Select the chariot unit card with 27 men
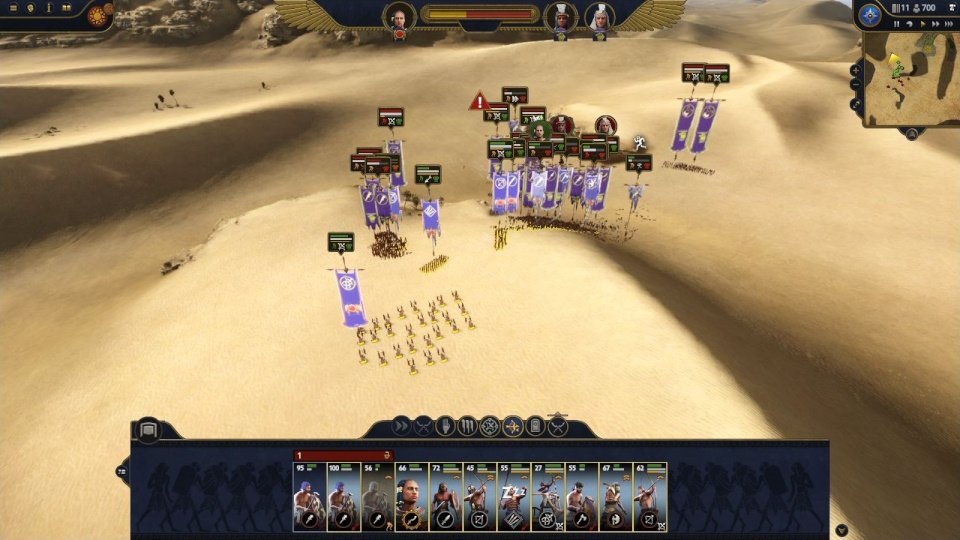 547,497
